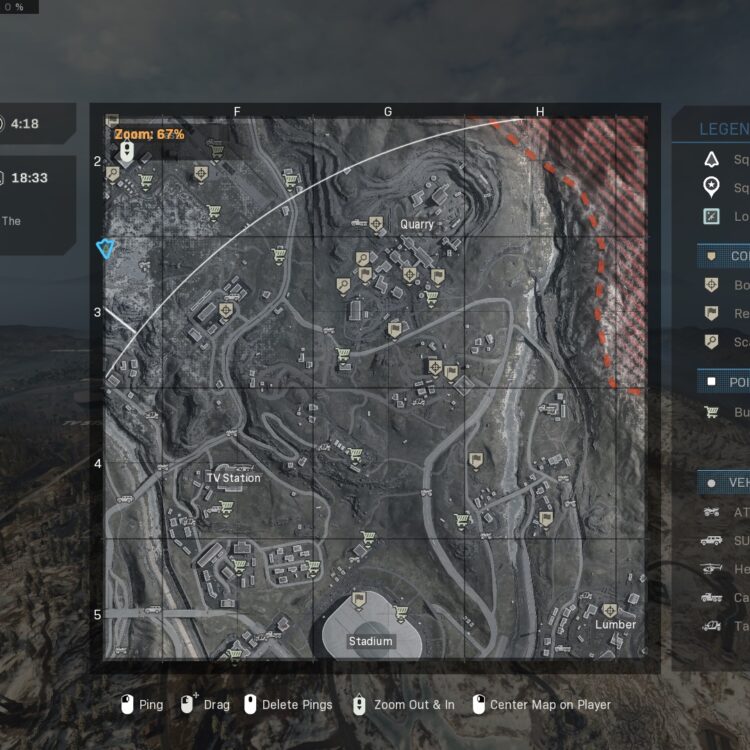Choose the bounty contract left of Quarry label
The width and height of the screenshot is (750, 750).
click(376, 224)
